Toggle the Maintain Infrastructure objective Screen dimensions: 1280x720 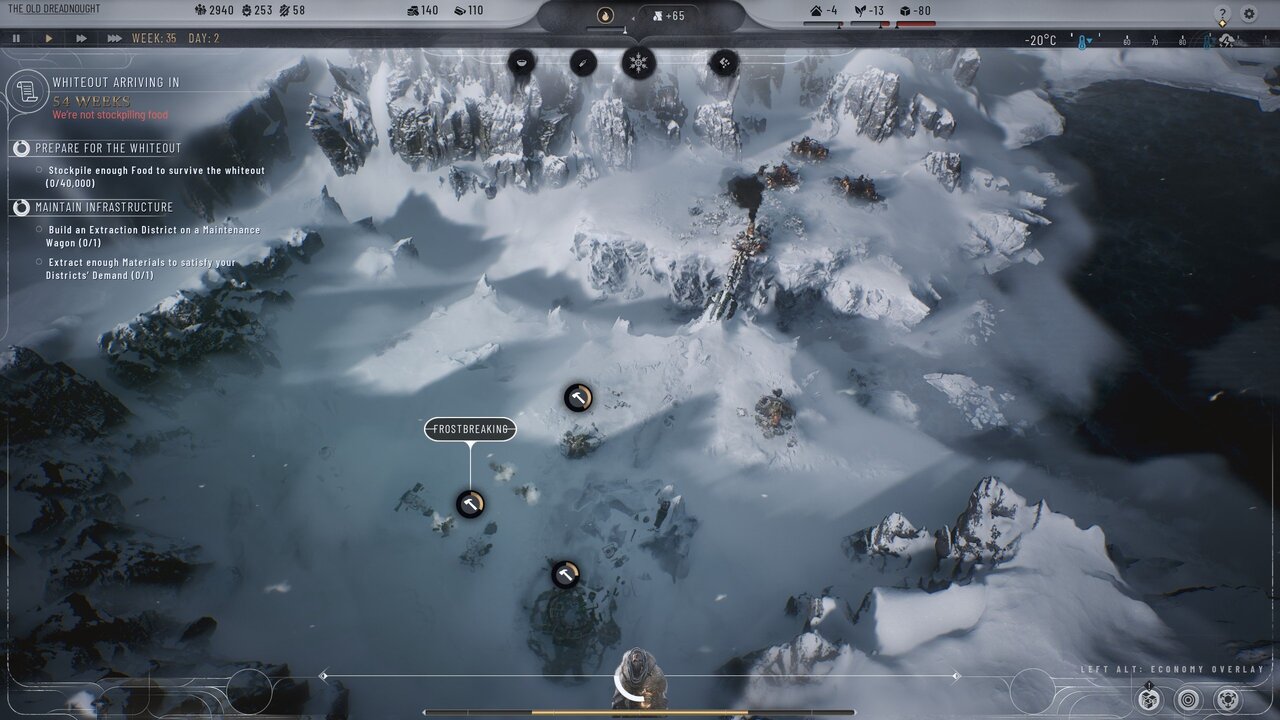point(21,207)
